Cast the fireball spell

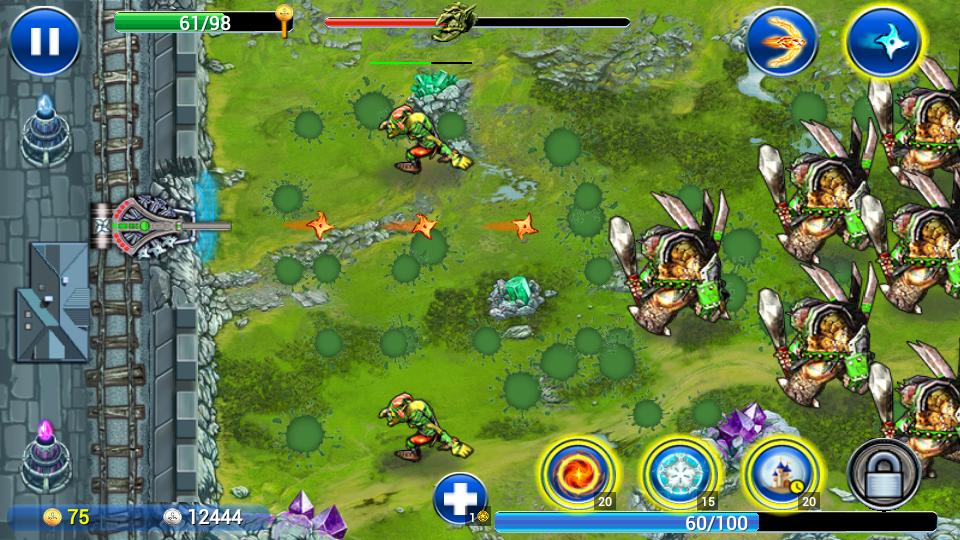coord(577,470)
